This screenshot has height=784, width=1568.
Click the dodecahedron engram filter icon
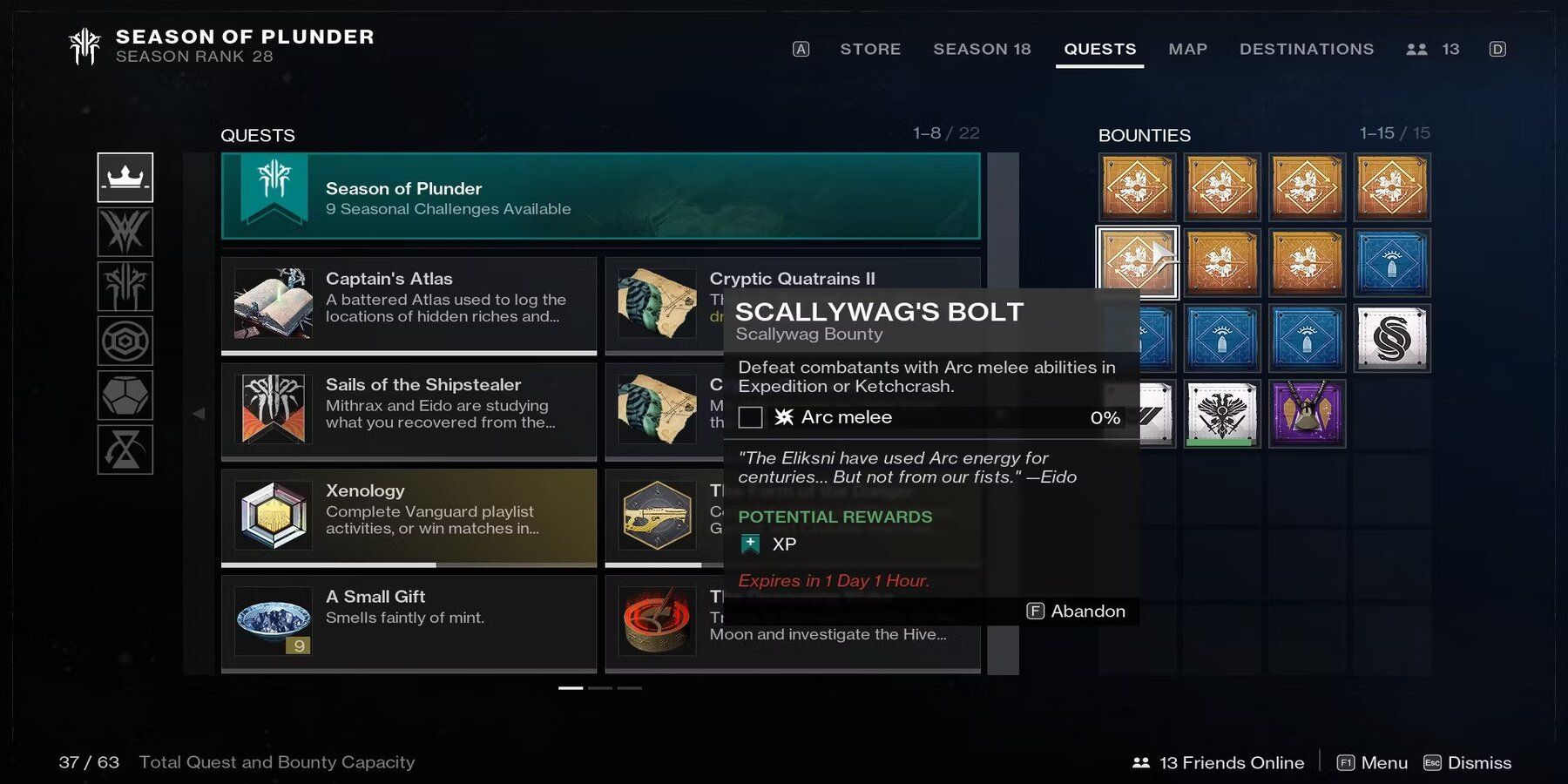click(125, 395)
